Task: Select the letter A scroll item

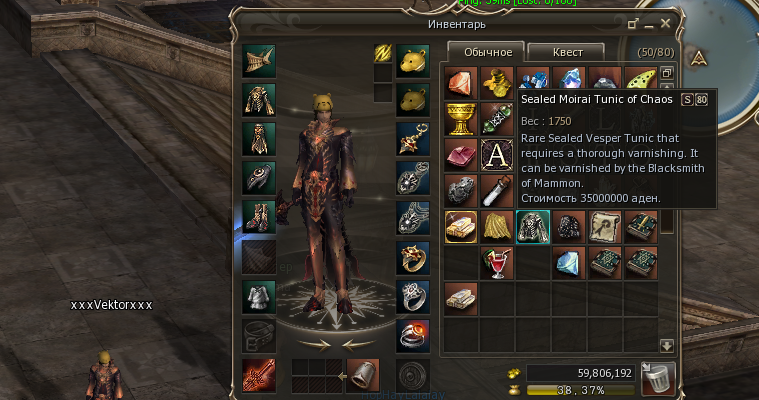Action: click(x=497, y=155)
